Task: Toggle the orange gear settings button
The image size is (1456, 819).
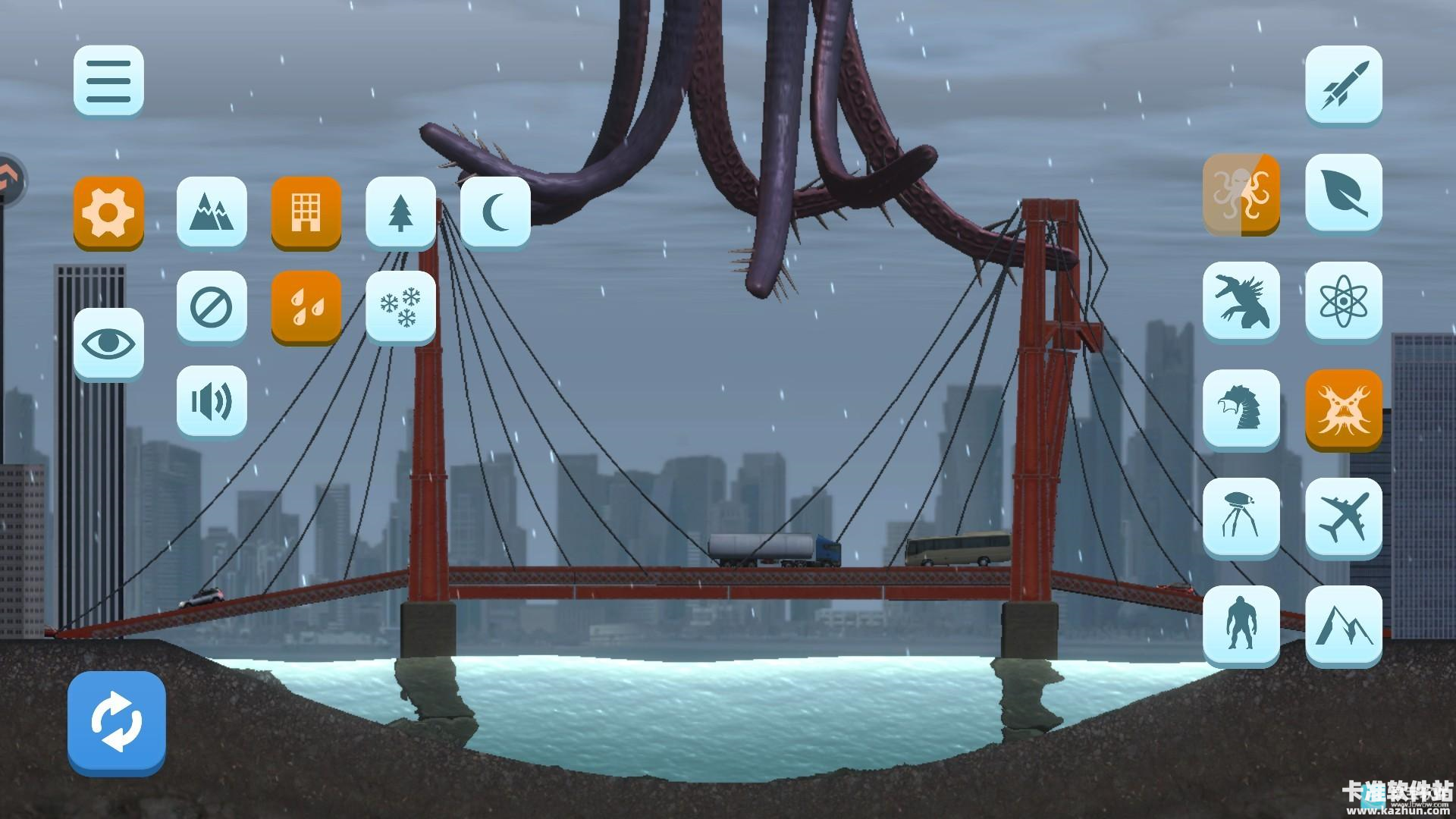Action: tap(108, 212)
